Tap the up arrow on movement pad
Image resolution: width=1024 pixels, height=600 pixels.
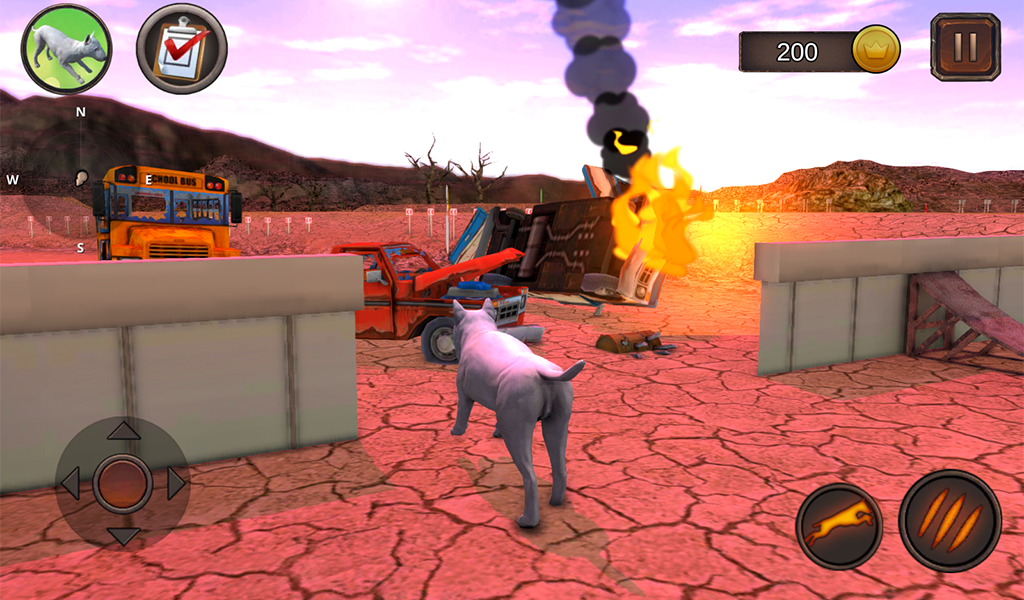click(x=123, y=431)
